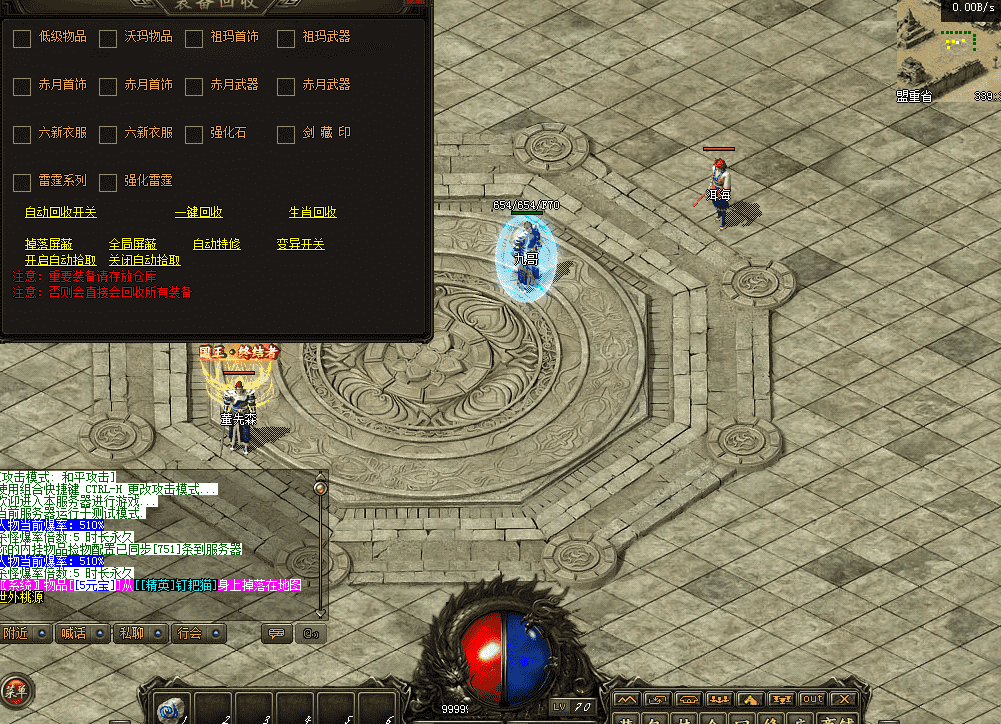Open the minimap in the top-right corner
This screenshot has width=1001, height=724.
[948, 50]
